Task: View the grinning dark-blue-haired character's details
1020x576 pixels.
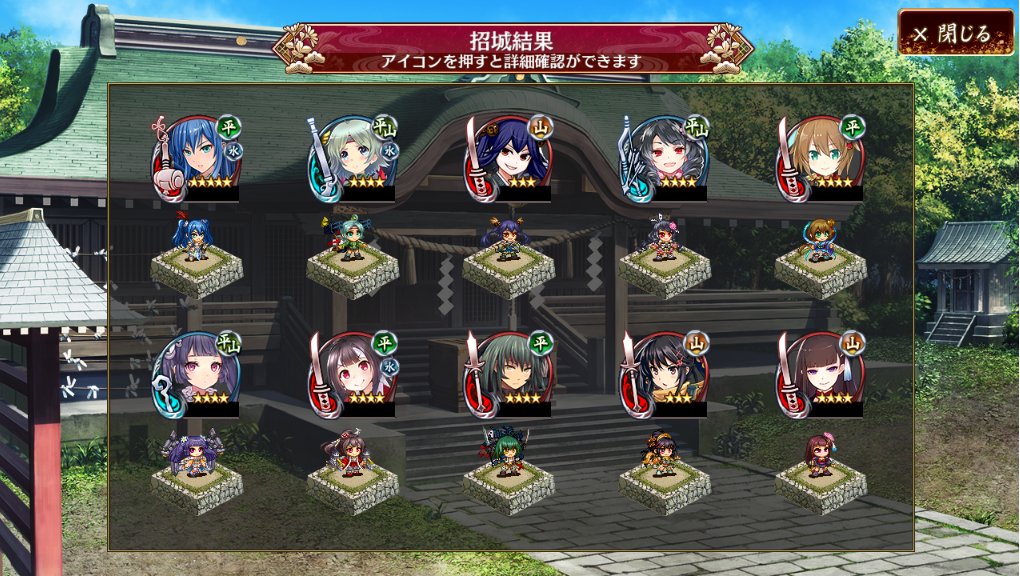Action: click(x=511, y=157)
